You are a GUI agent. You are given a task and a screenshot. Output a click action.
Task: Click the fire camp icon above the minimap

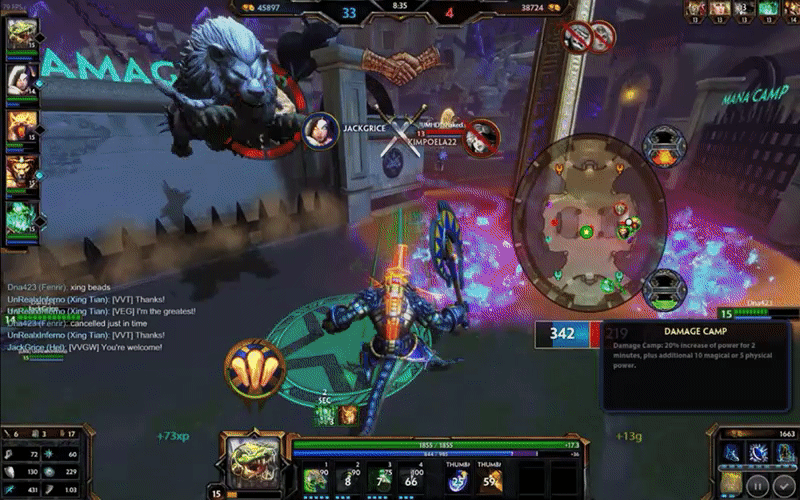tap(661, 146)
